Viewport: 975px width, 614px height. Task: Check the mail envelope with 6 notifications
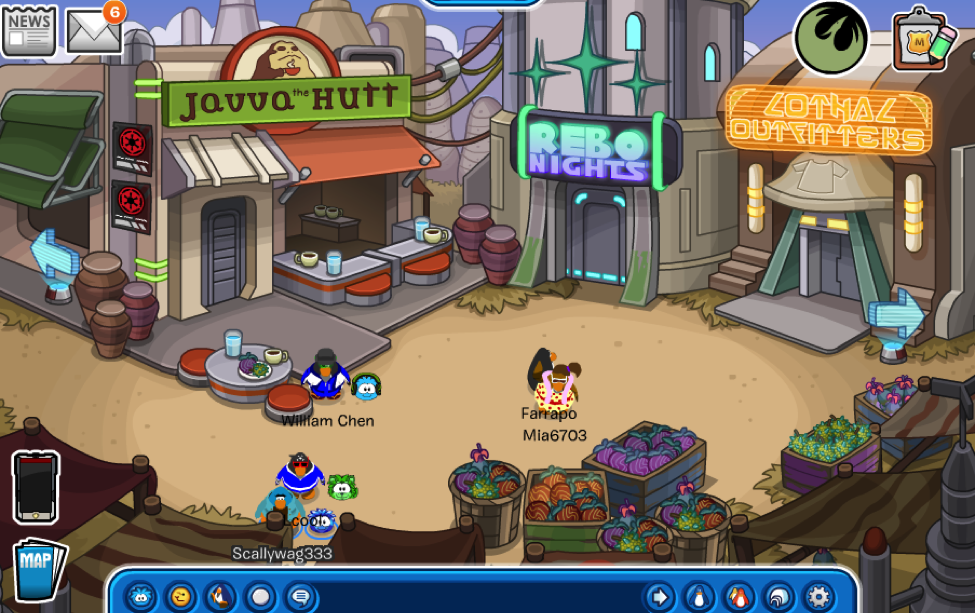coord(93,31)
